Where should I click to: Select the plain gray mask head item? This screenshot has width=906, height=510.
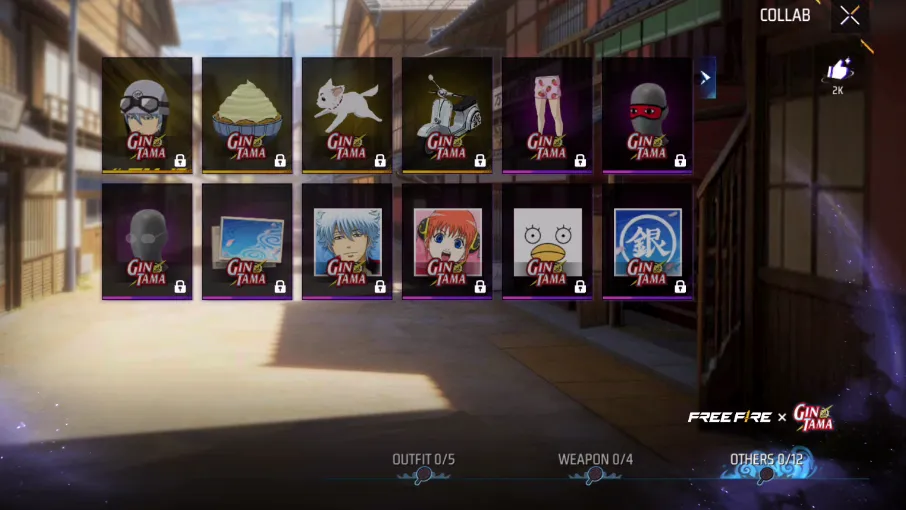[x=147, y=241]
